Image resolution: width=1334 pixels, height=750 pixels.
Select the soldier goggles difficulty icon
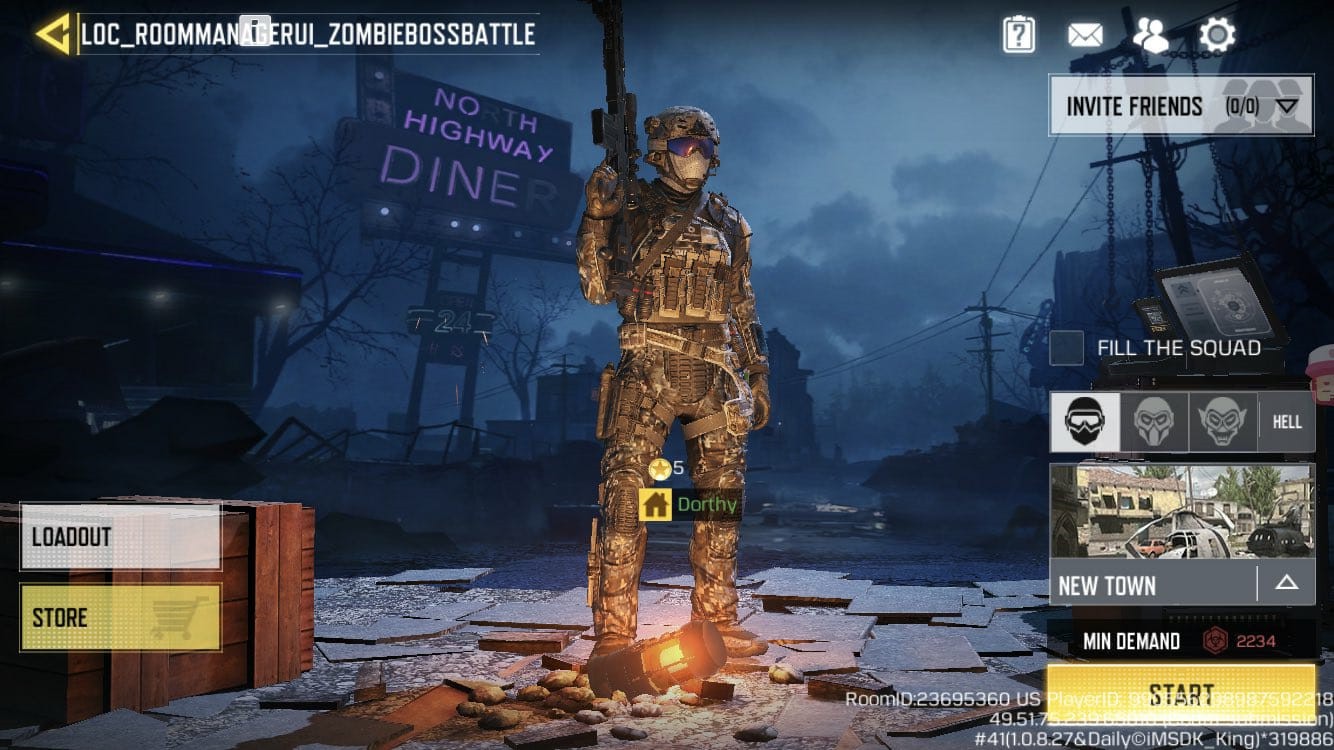pyautogui.click(x=1084, y=422)
